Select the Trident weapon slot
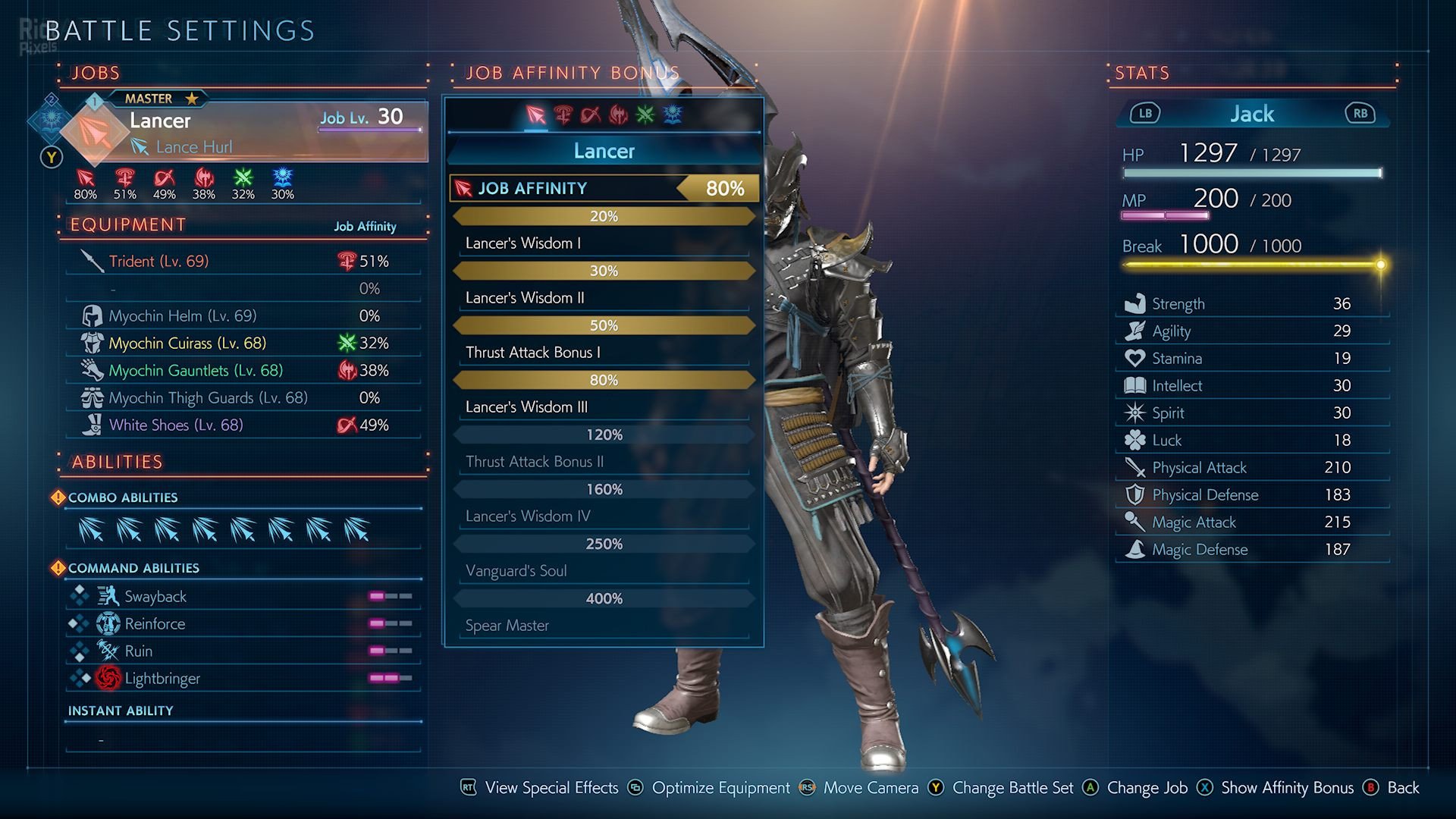This screenshot has width=1456, height=819. pyautogui.click(x=243, y=262)
